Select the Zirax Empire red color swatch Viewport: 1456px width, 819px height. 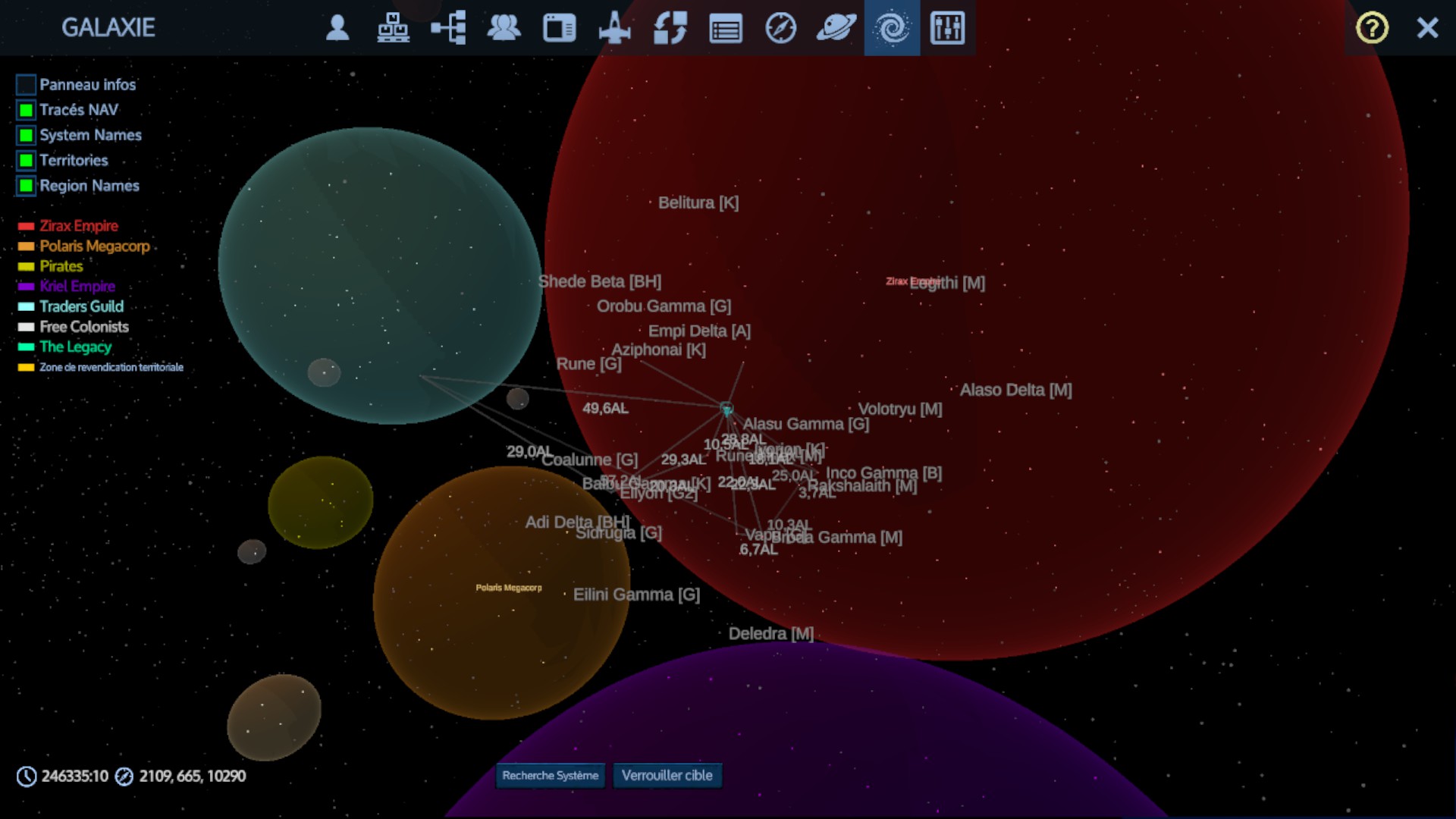tap(25, 226)
